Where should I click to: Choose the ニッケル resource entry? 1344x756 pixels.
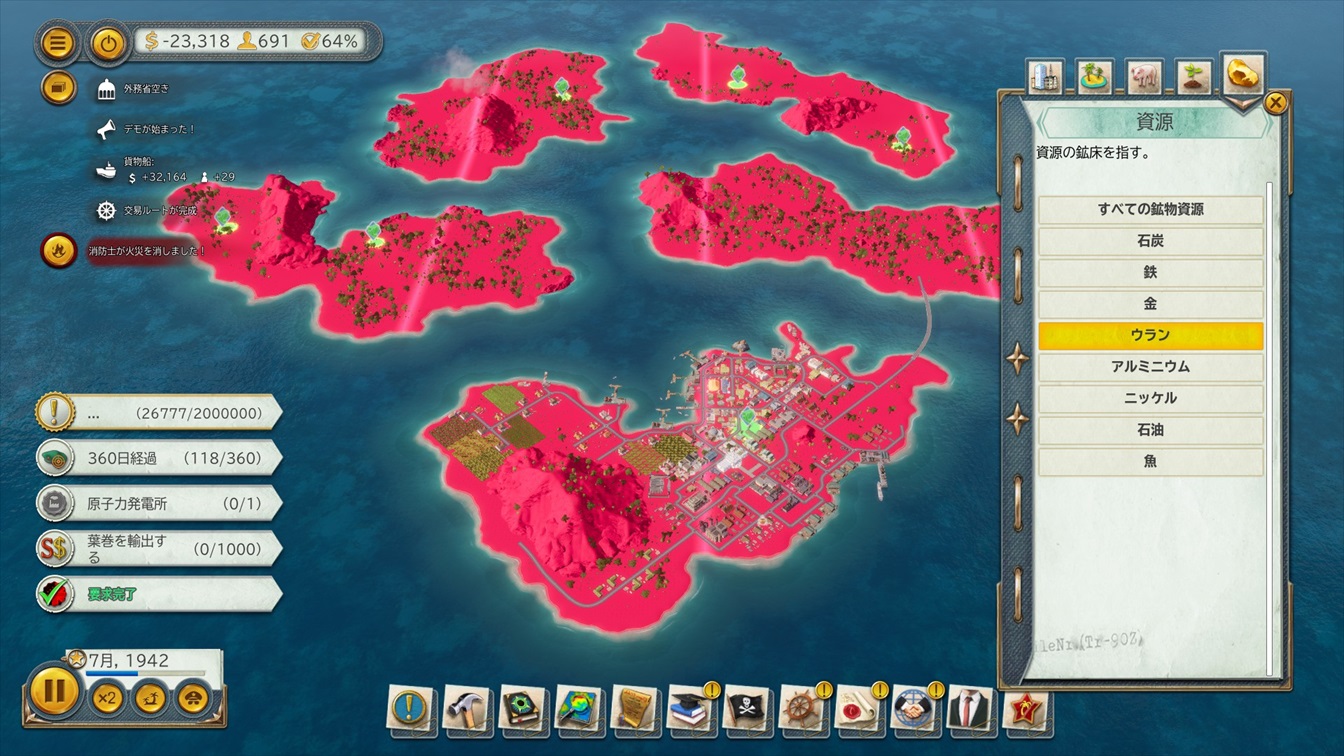tap(1150, 398)
